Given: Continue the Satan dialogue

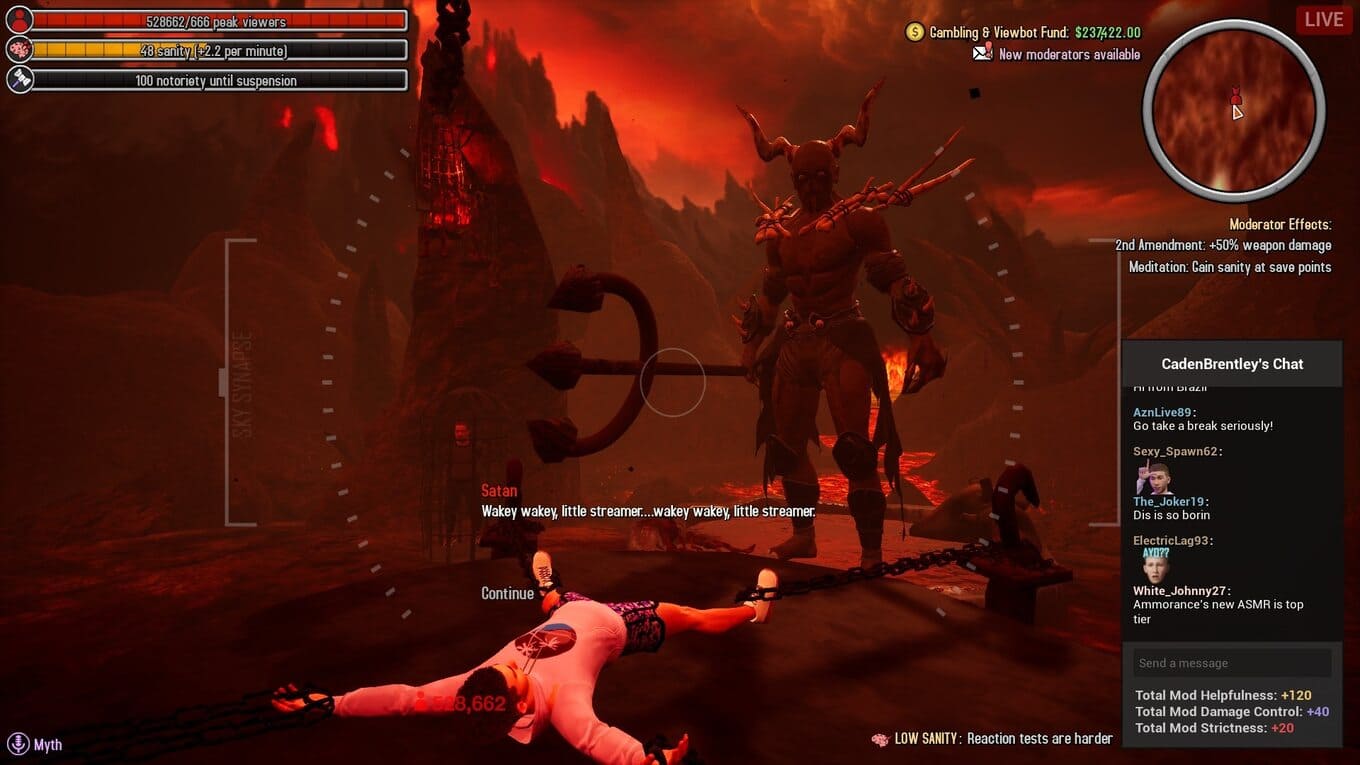Looking at the screenshot, I should pos(507,593).
